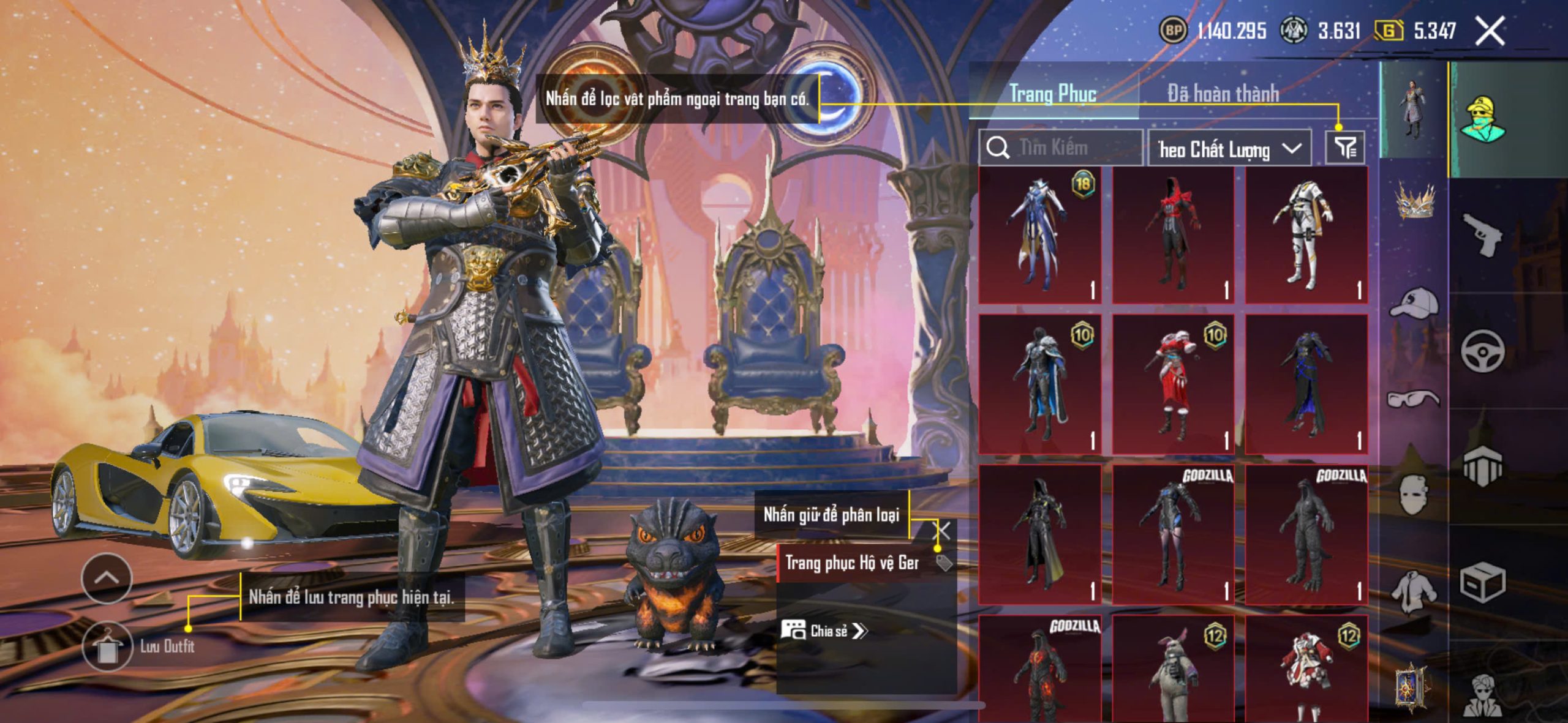Expand the round up-arrow button
Viewport: 1568px width, 723px height.
[x=107, y=578]
